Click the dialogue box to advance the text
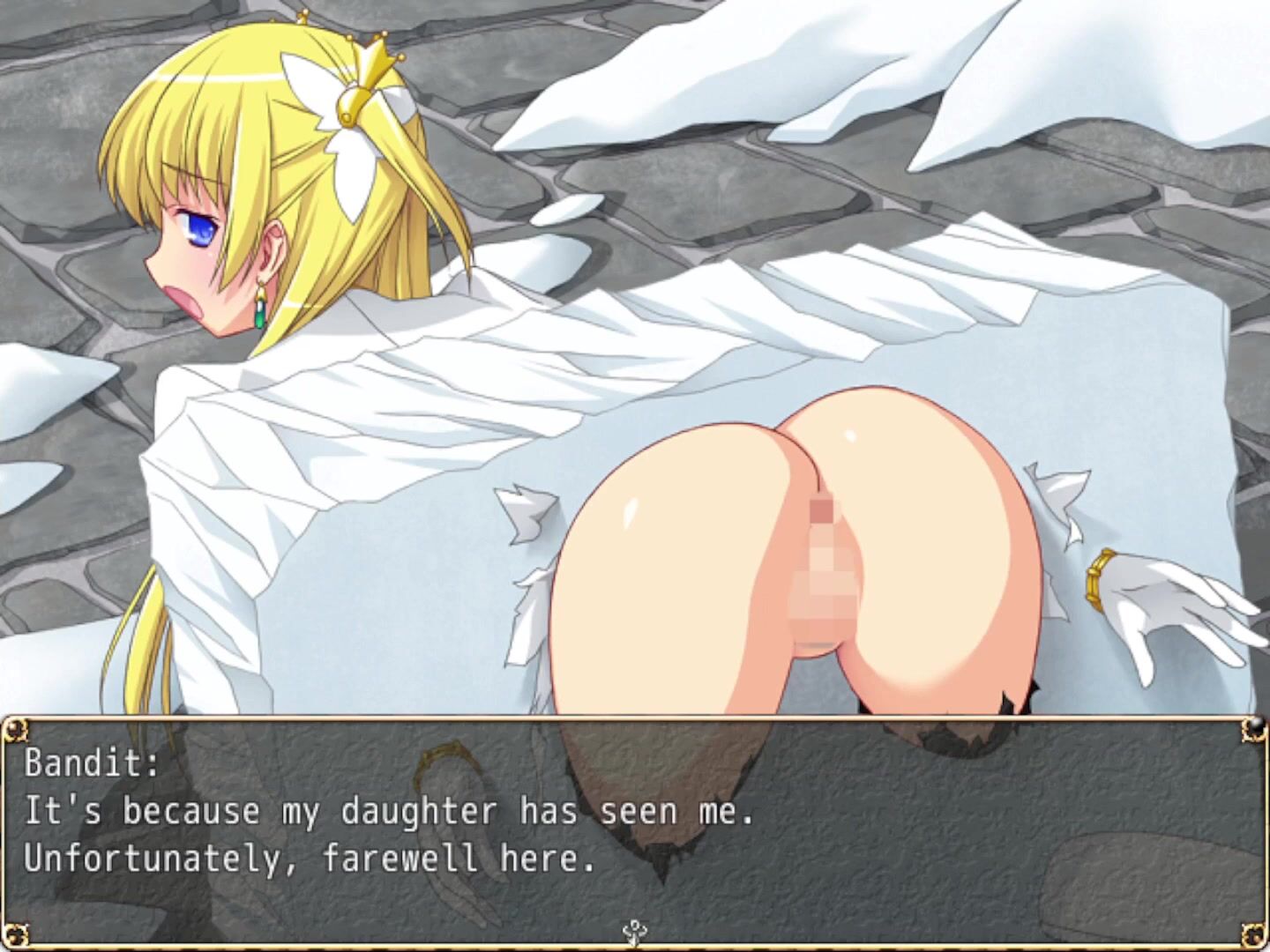Image resolution: width=1270 pixels, height=952 pixels. tap(635, 830)
